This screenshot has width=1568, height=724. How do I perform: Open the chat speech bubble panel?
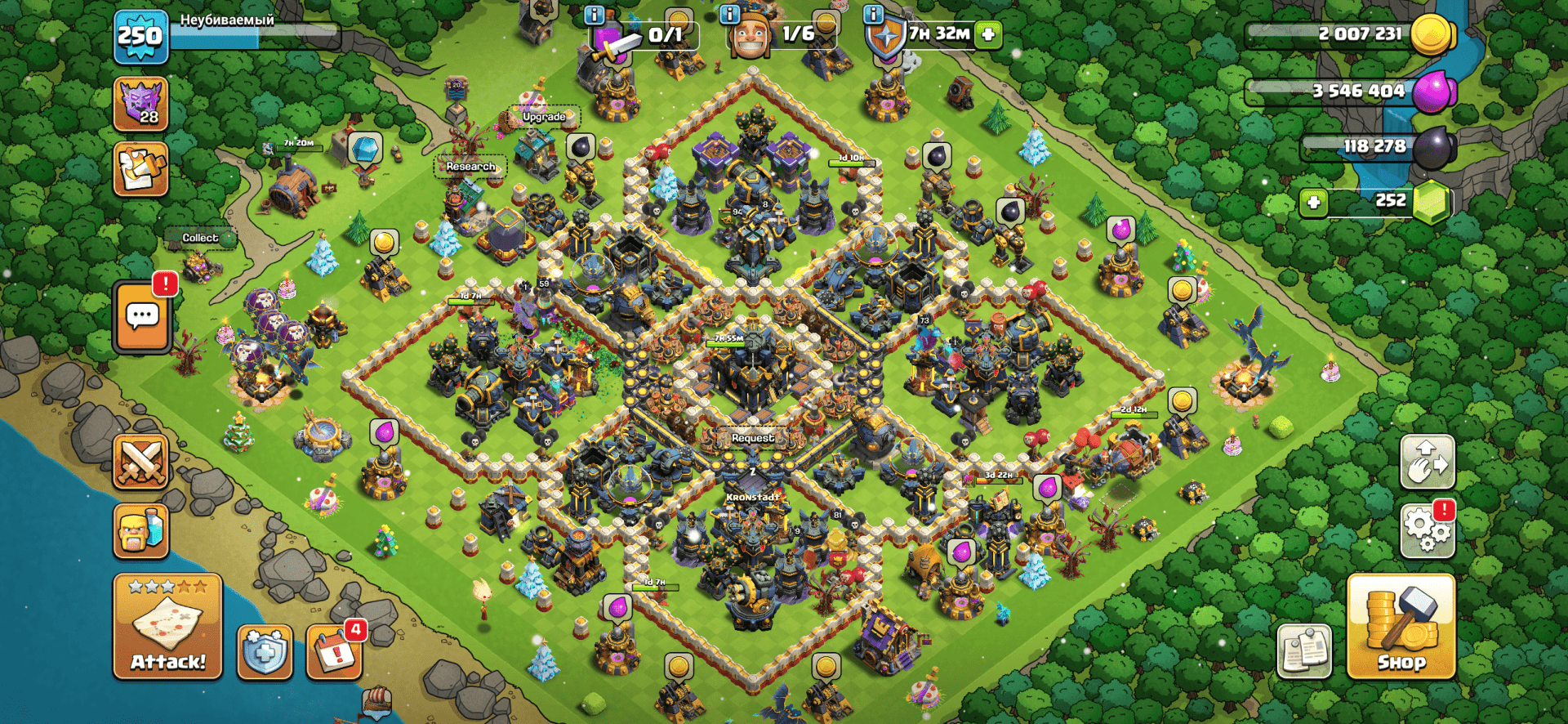[142, 316]
